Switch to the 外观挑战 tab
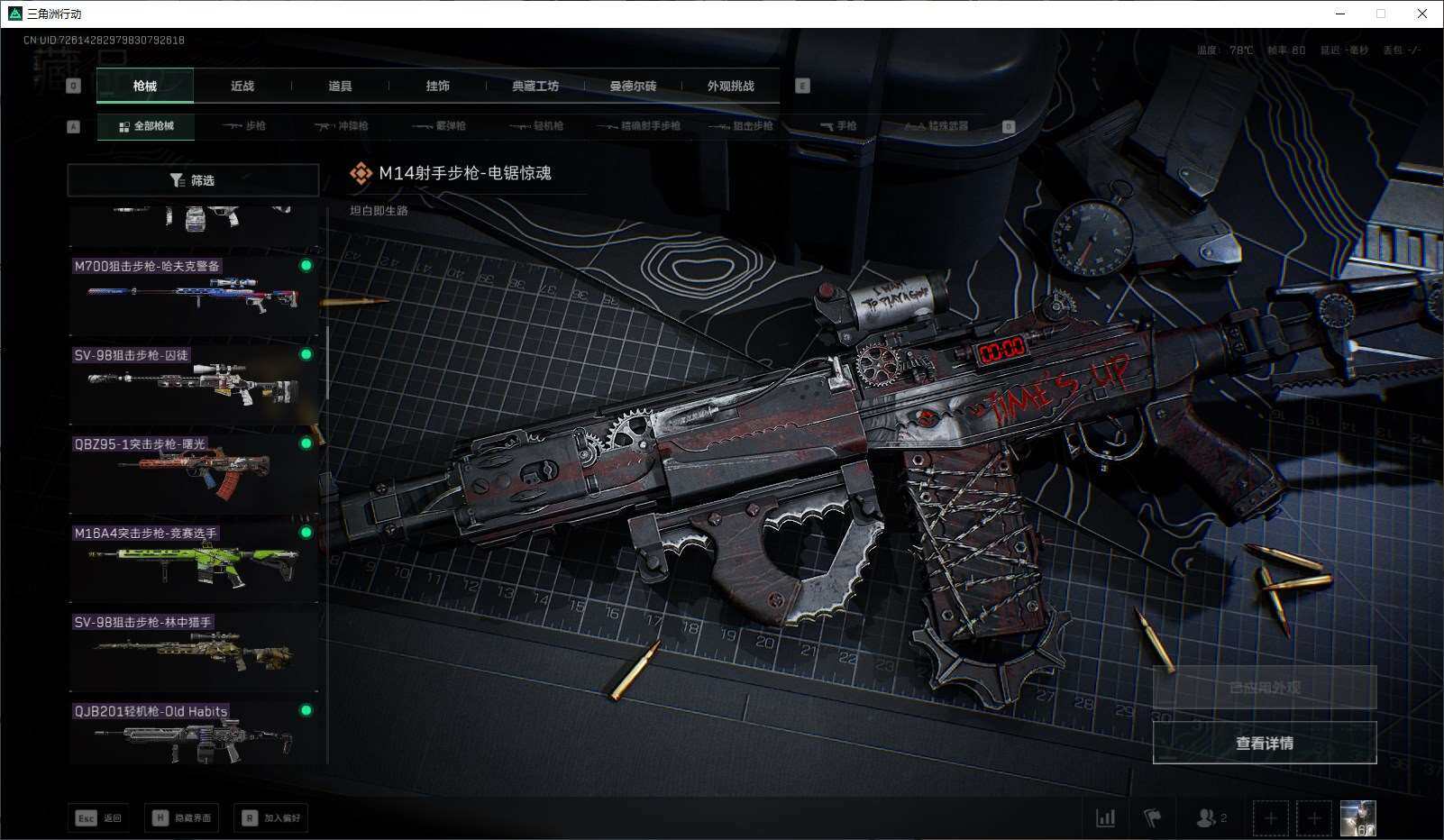 730,87
